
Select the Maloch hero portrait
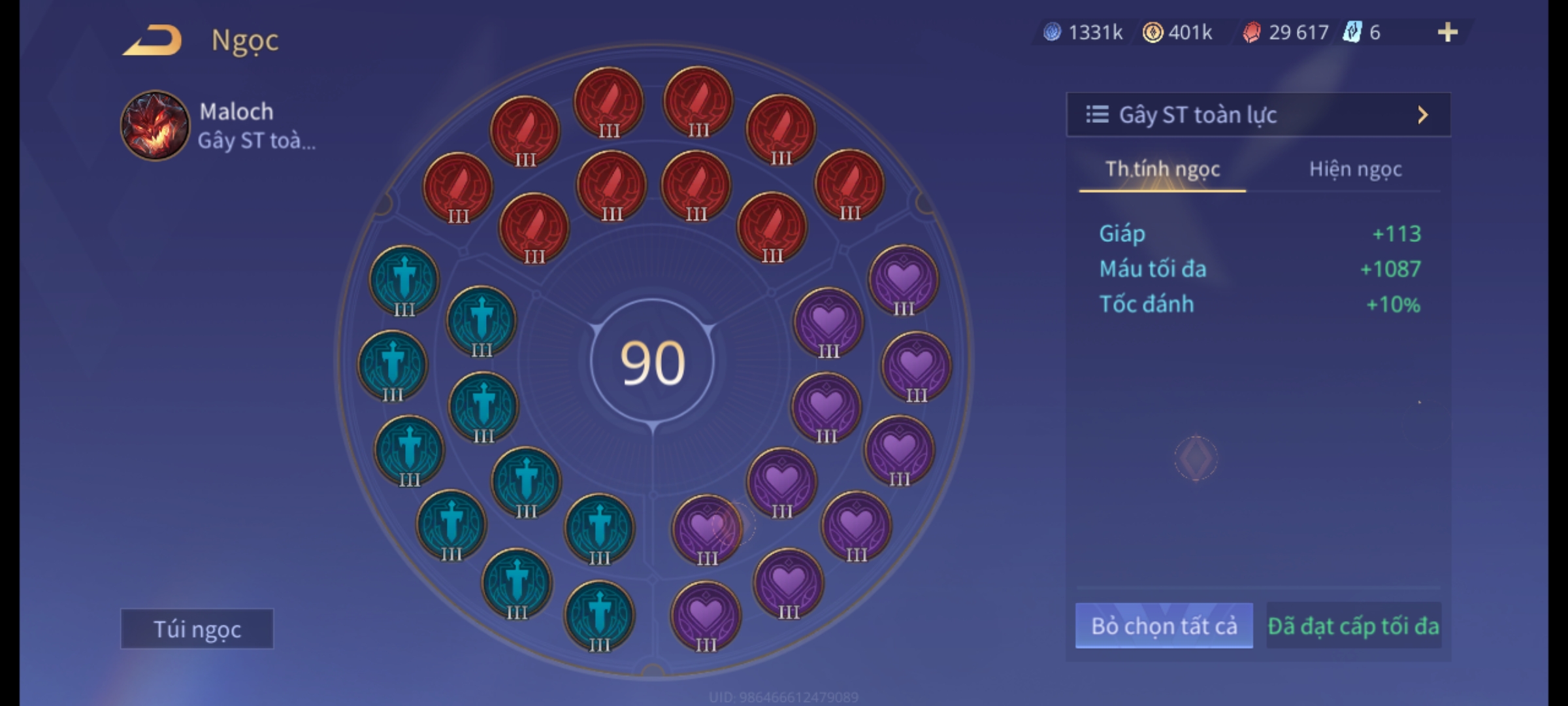[155, 126]
